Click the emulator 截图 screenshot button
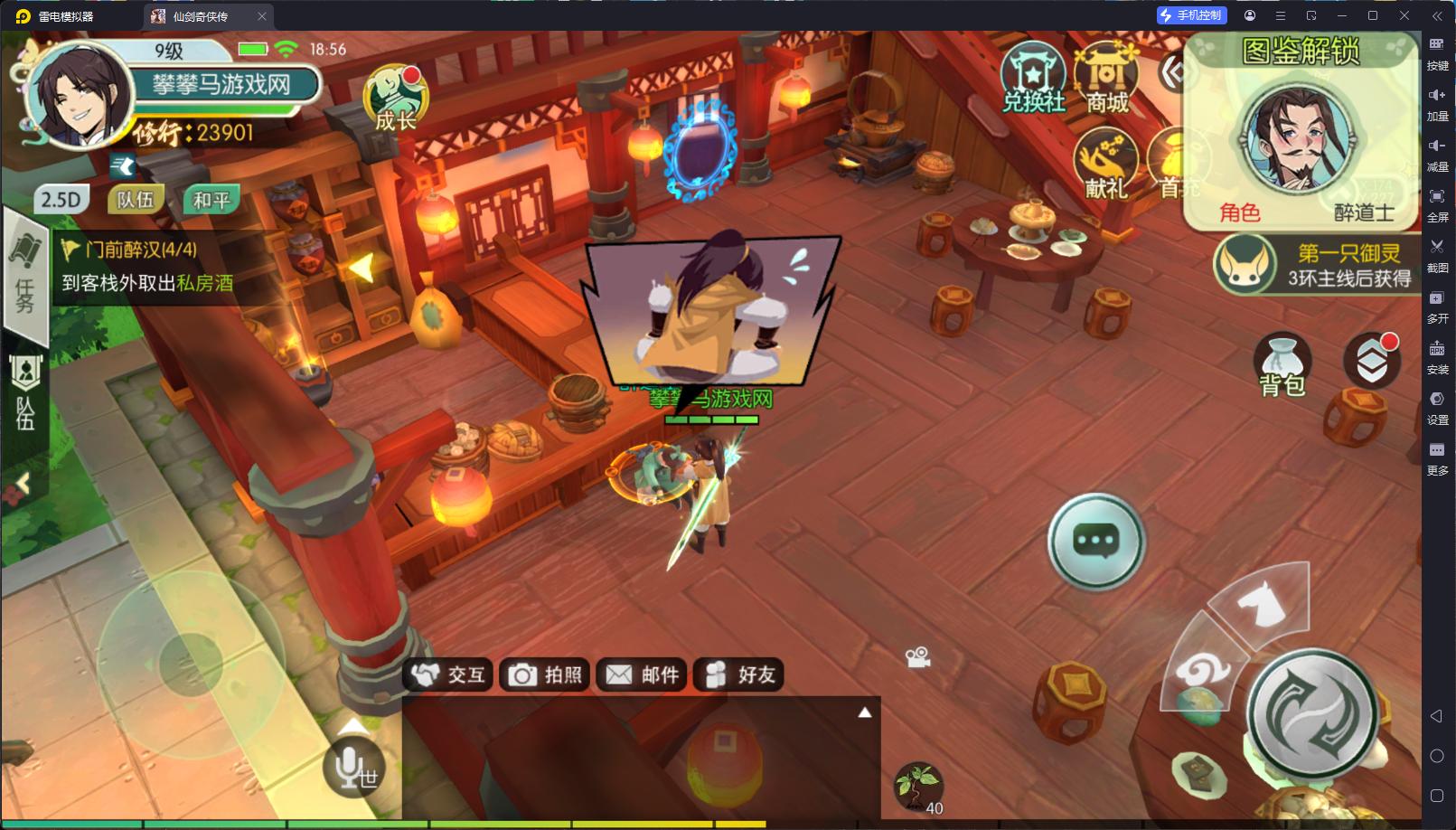The image size is (1456, 830). coord(1437,253)
